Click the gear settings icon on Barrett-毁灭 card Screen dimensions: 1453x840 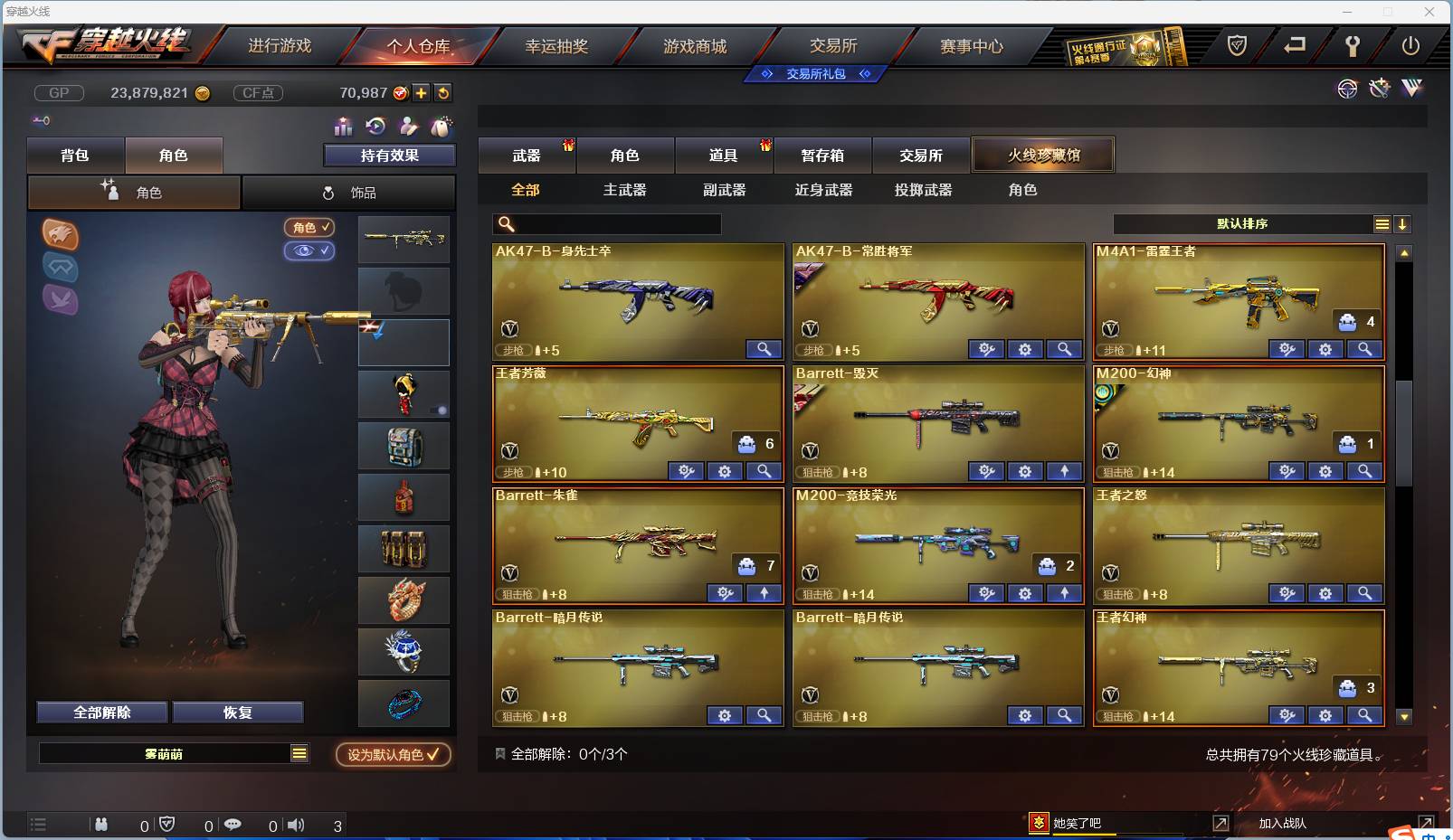[x=1025, y=471]
